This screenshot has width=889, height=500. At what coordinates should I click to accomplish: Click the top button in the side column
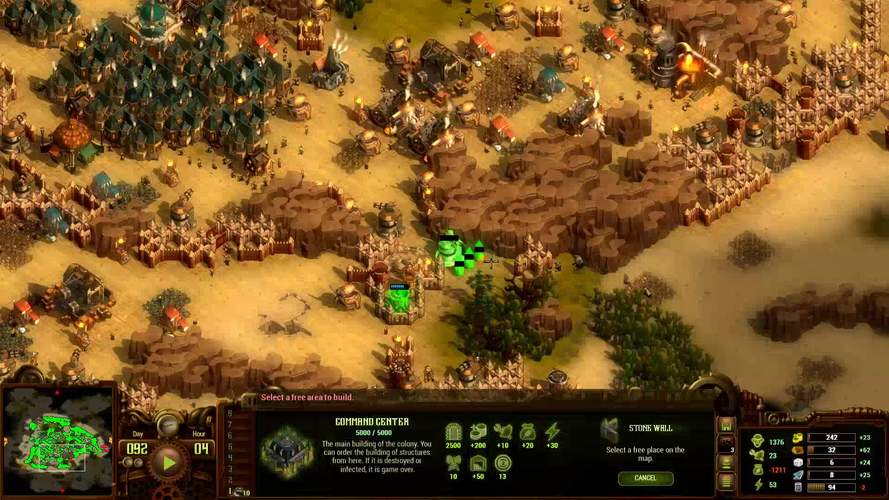(727, 425)
